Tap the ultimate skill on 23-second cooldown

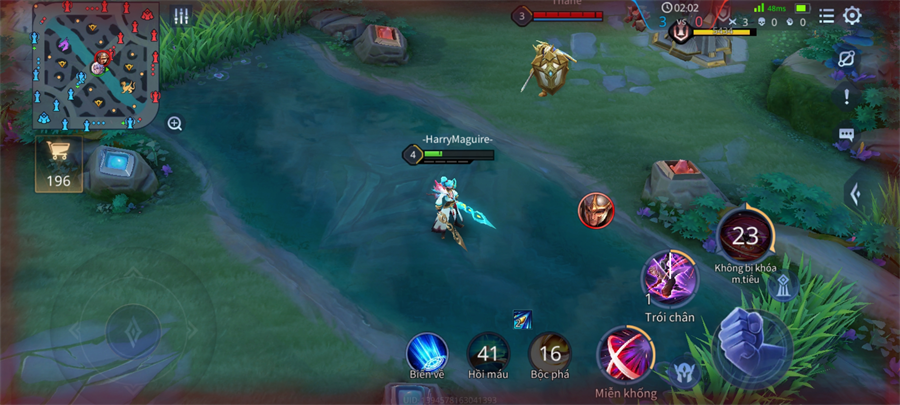click(745, 236)
